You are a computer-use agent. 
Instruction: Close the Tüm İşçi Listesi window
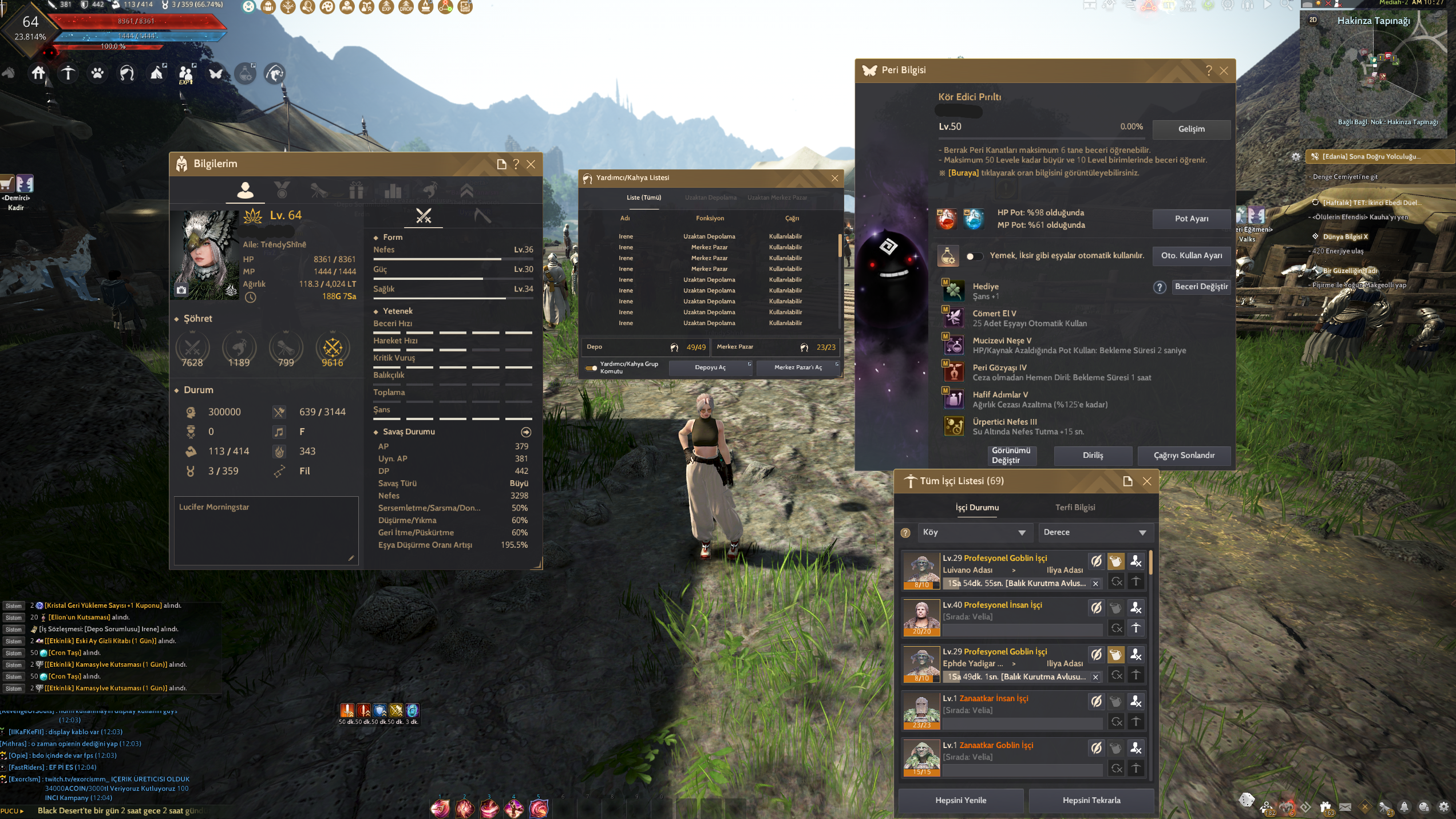click(x=1147, y=481)
